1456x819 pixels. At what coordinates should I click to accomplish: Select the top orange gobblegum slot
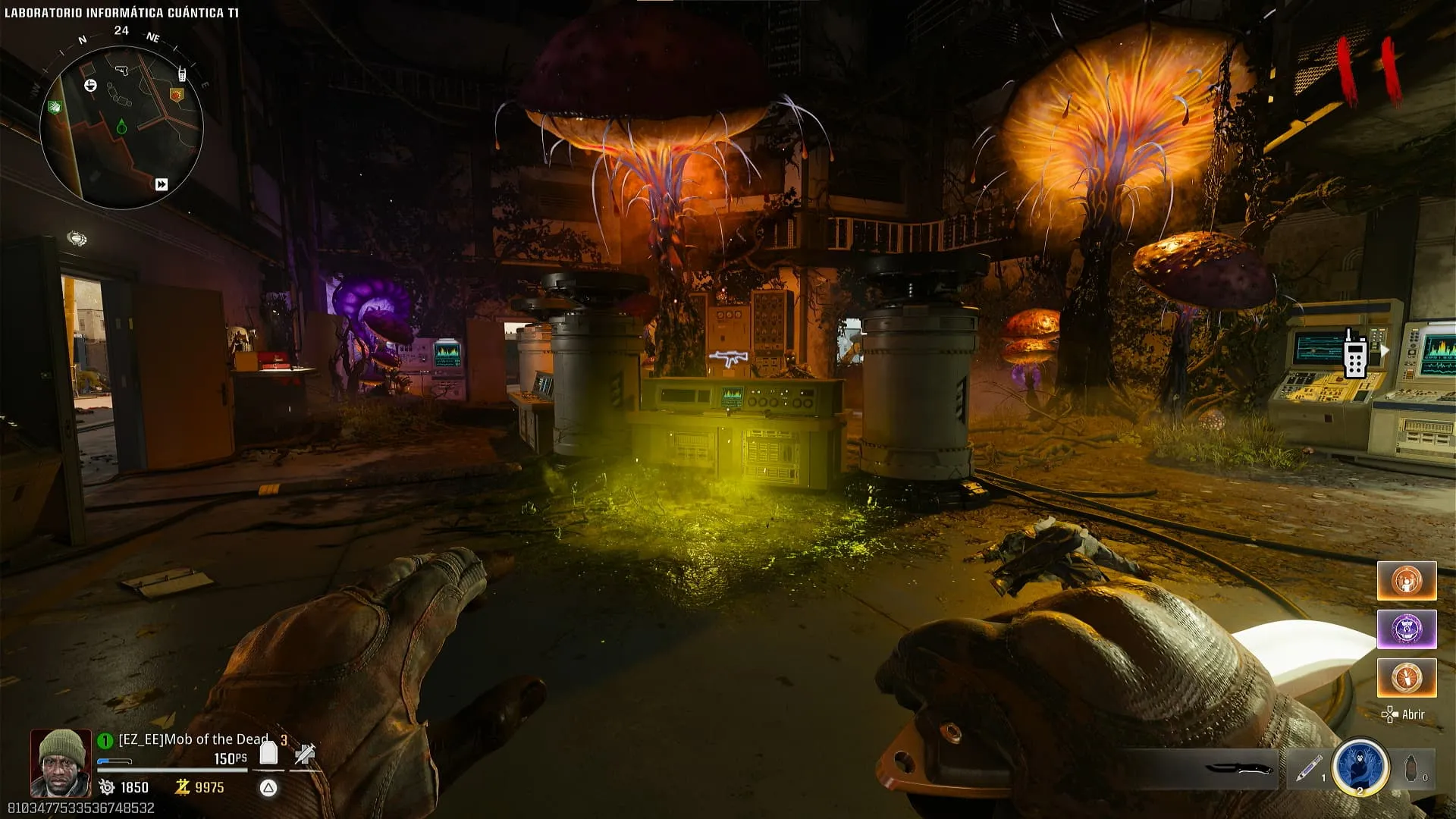[1407, 581]
